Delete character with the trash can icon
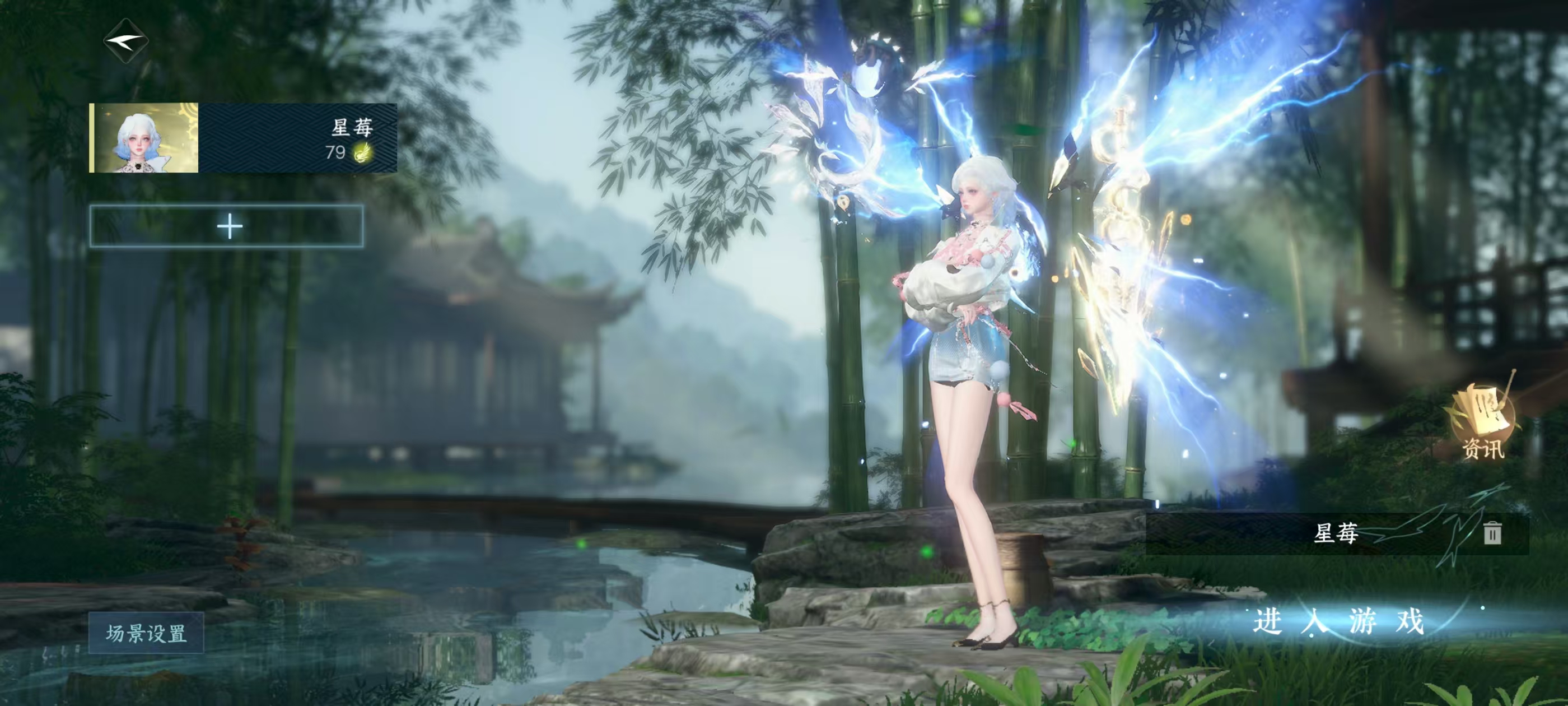Screen dimensions: 1568x706 point(1491,533)
